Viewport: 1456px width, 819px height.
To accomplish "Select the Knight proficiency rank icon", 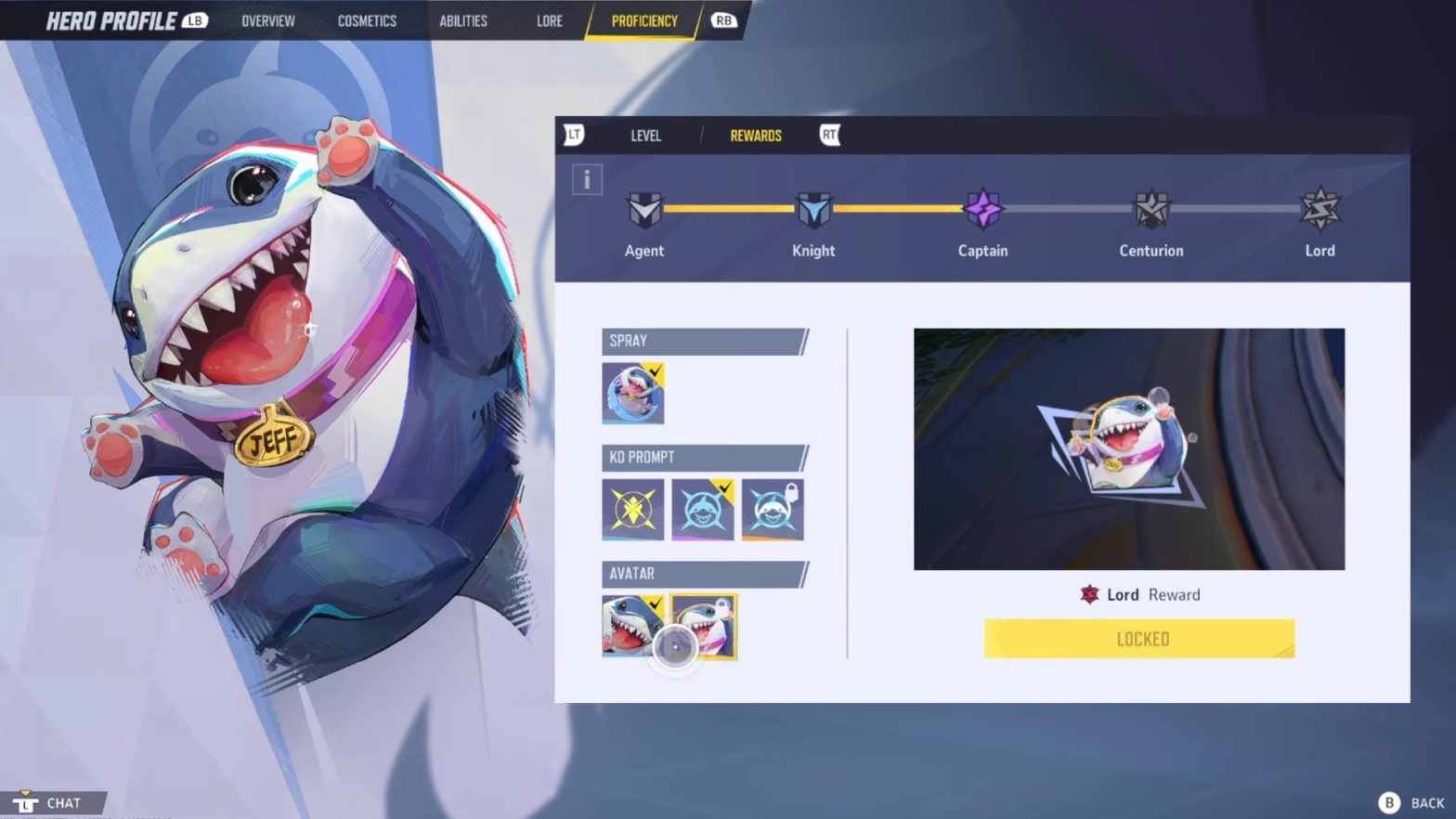I will [x=813, y=209].
